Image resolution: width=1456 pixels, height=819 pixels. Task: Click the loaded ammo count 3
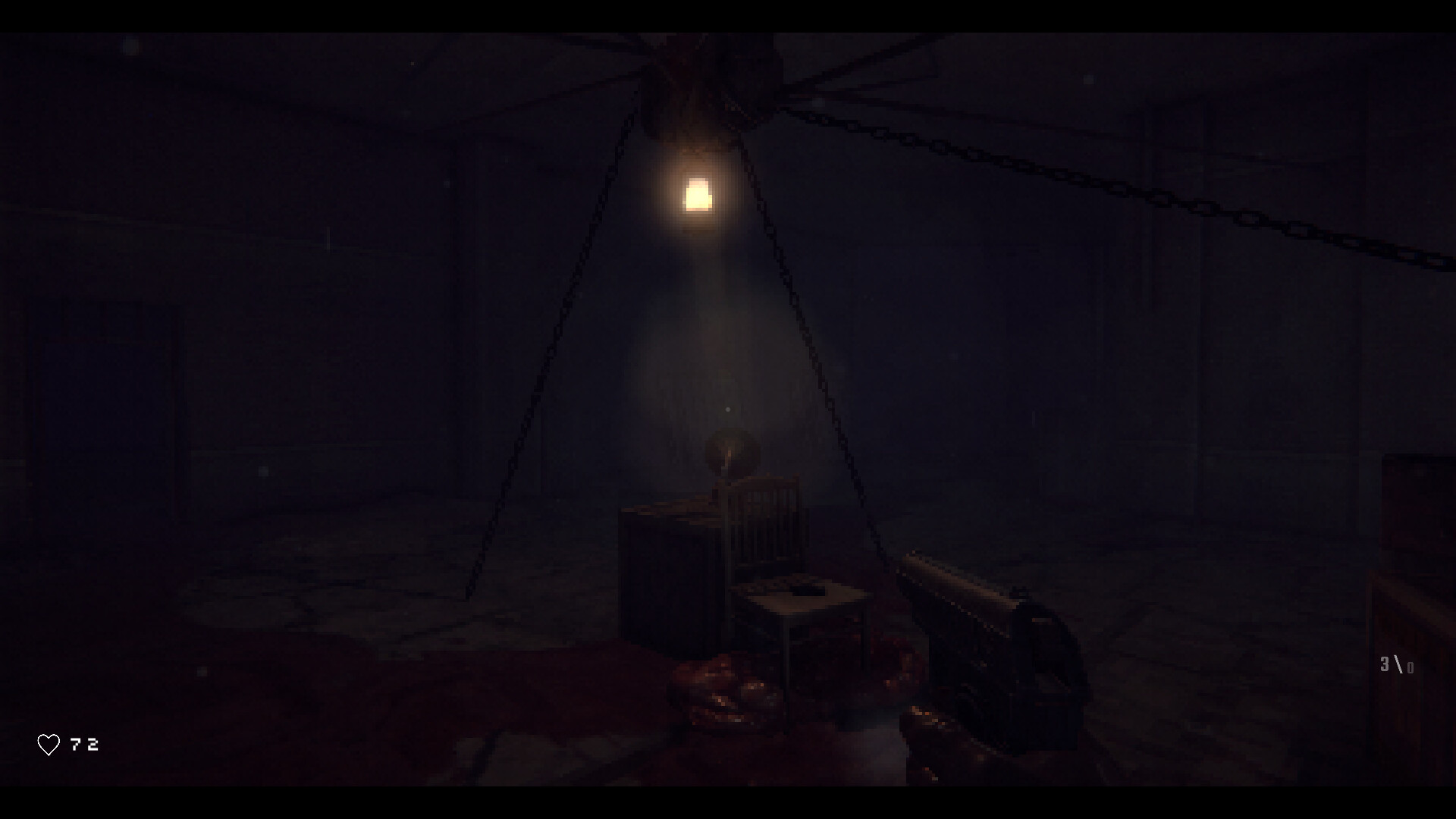click(x=1386, y=663)
